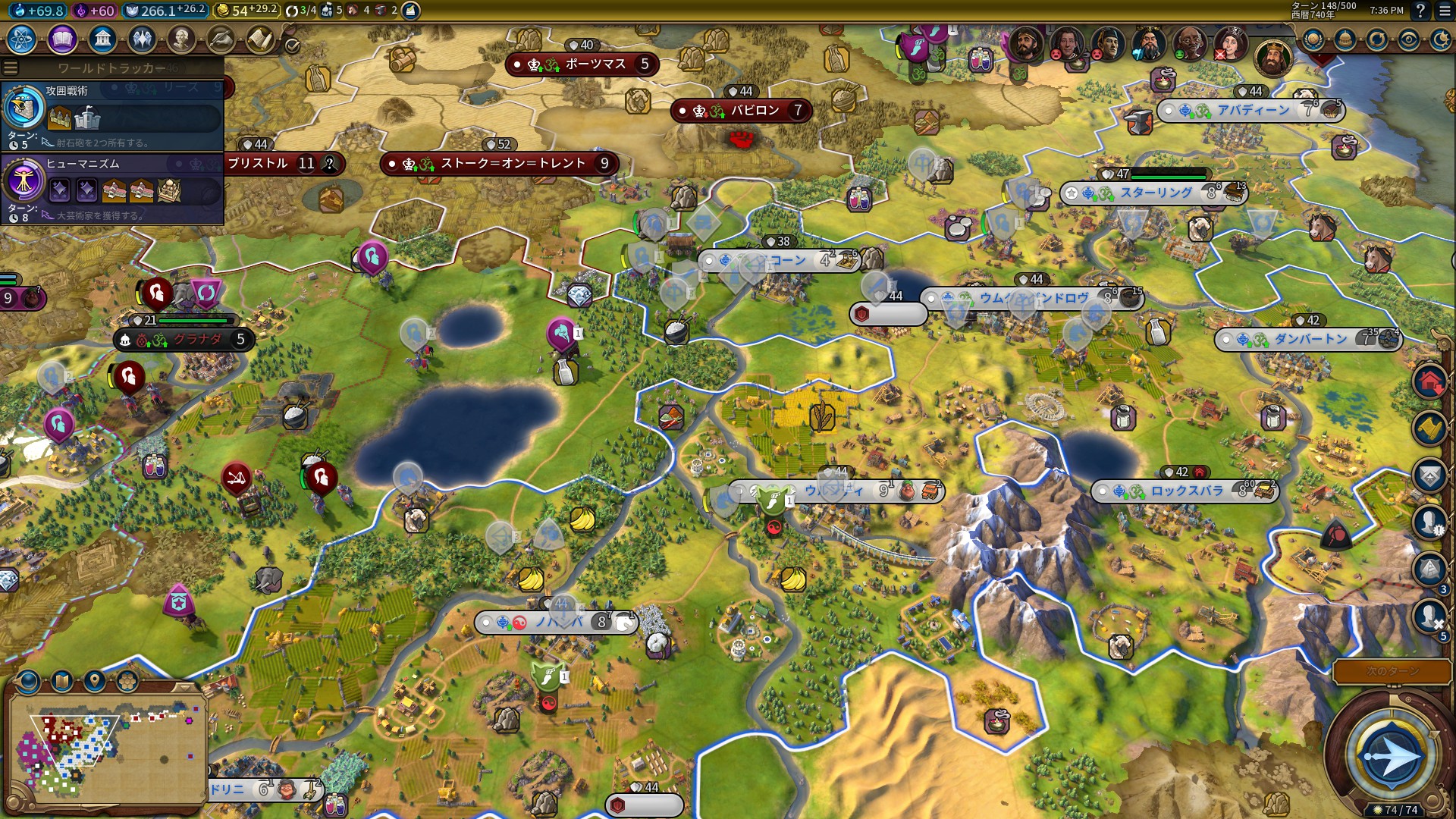Select the 攻囲戦術 research tracker entry
The height and width of the screenshot is (819, 1456).
(x=114, y=117)
